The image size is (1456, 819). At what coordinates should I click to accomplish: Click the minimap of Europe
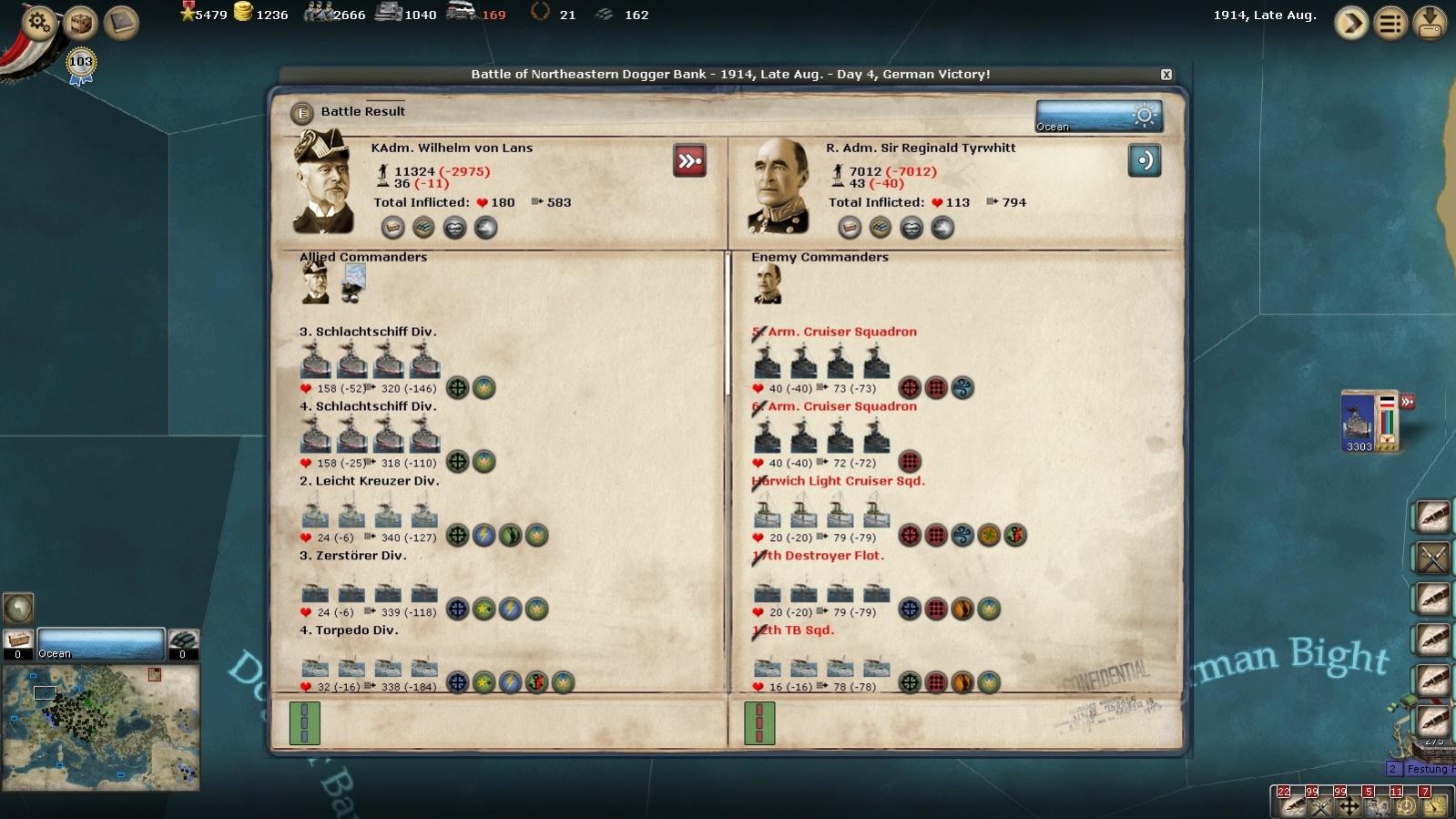point(100,726)
